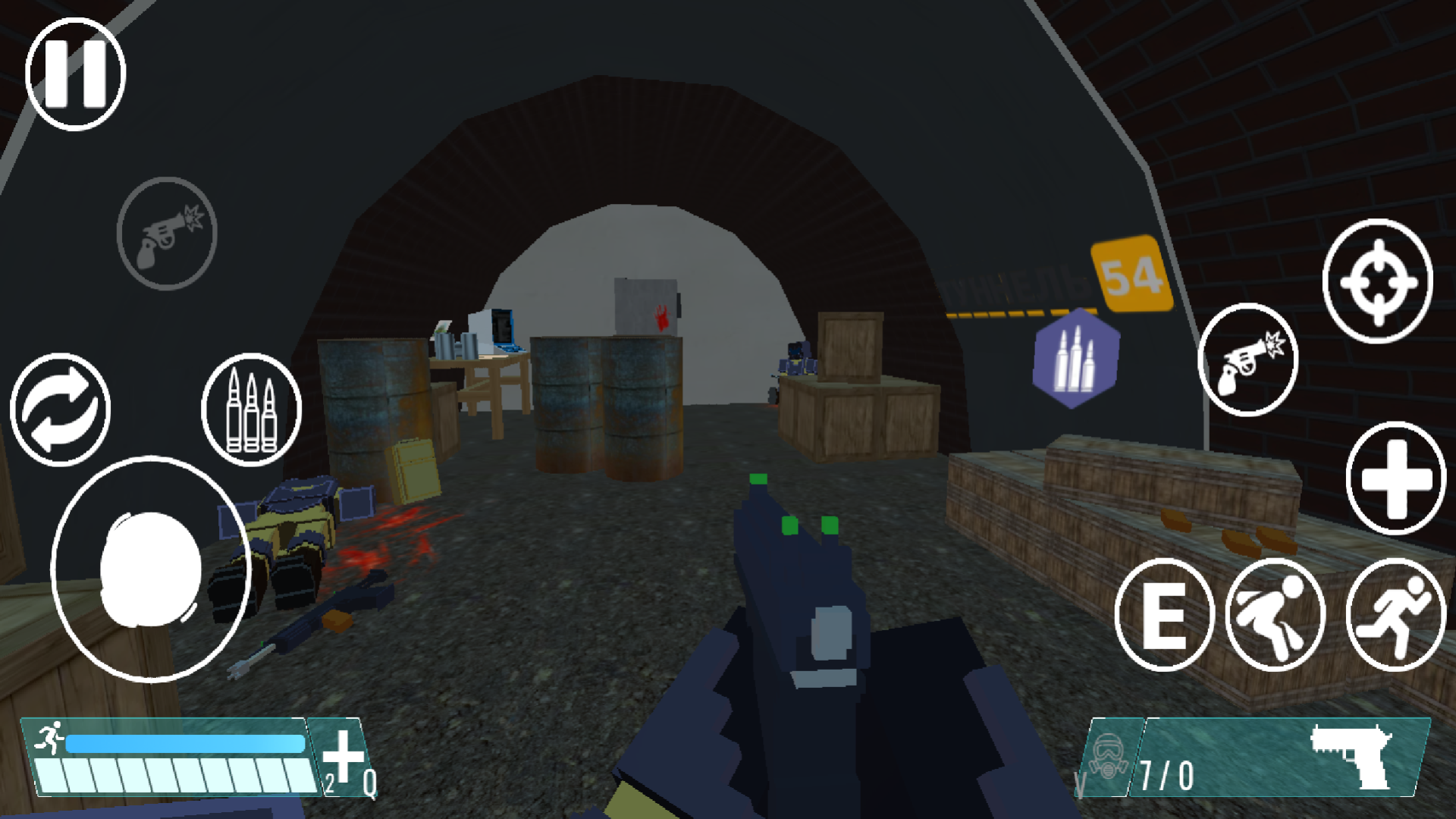Select the fire button on the left side
The image size is (1456, 819).
166,234
